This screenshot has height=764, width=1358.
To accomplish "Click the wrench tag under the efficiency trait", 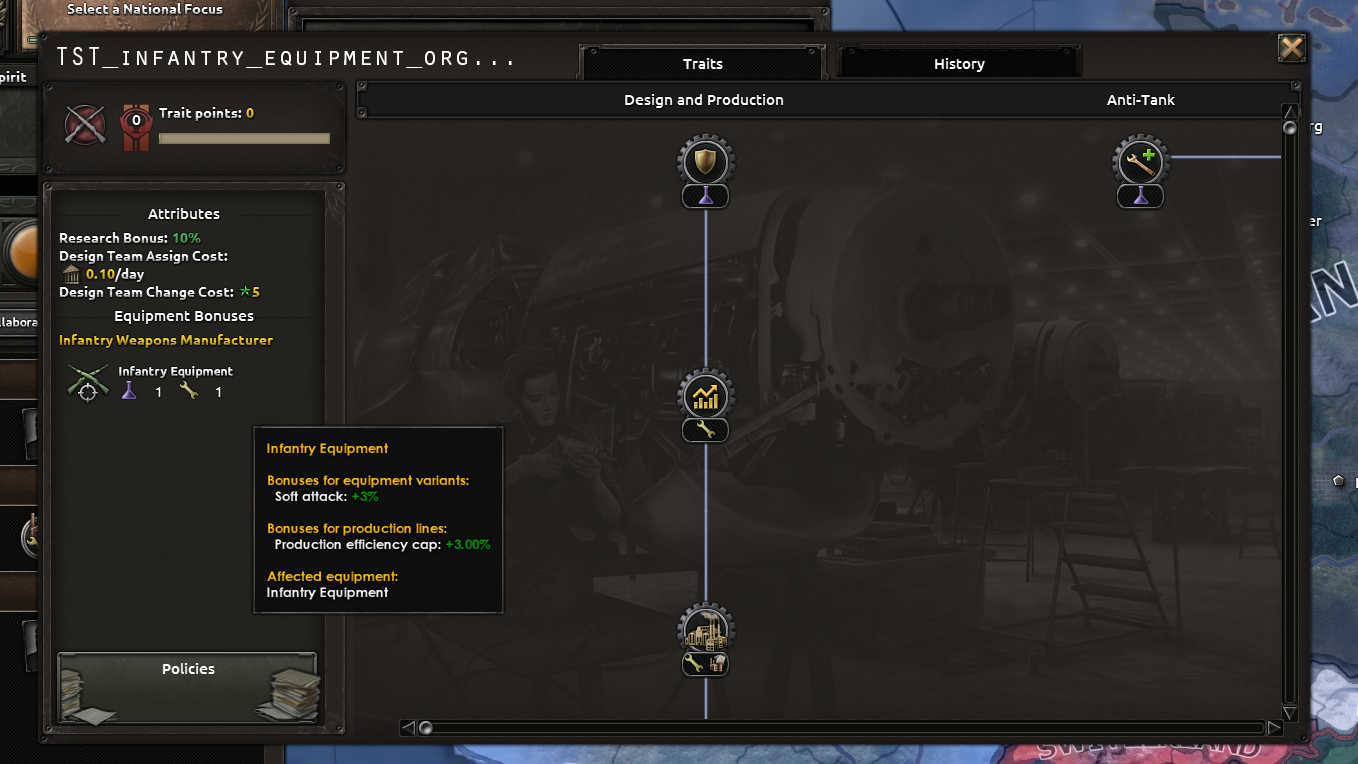I will [x=705, y=430].
